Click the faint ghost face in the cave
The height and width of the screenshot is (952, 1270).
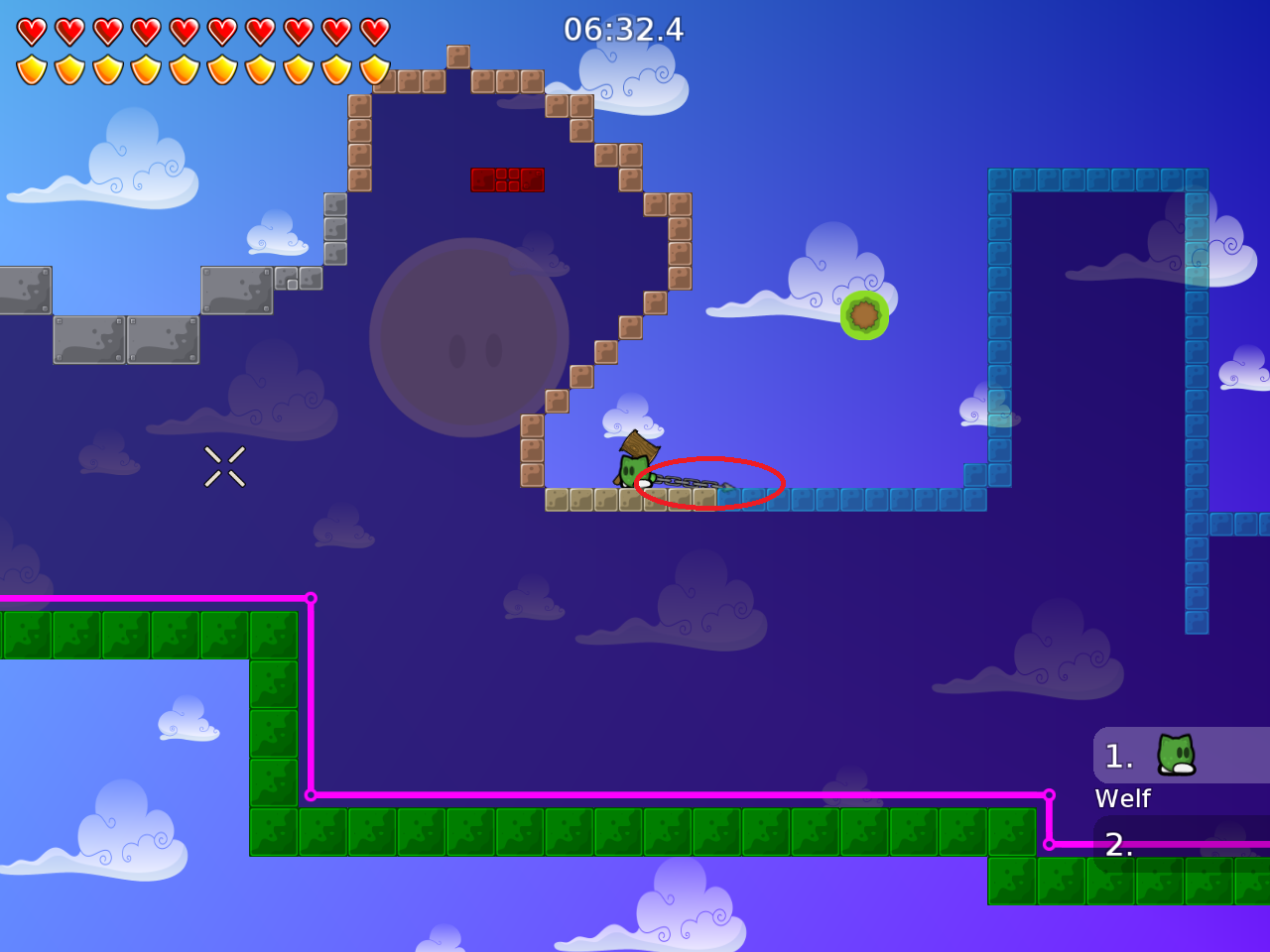473,342
